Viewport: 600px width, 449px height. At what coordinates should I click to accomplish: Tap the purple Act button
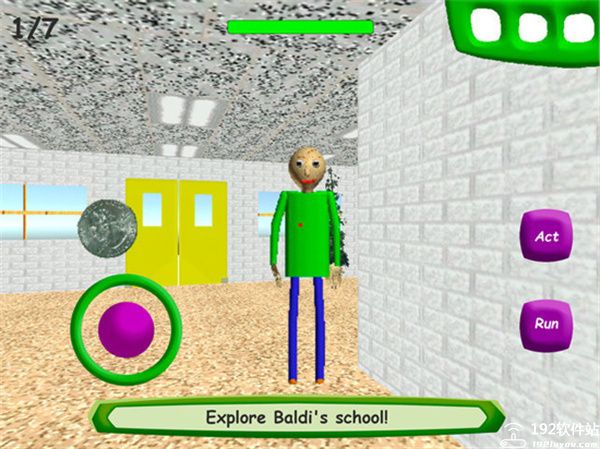pos(546,237)
